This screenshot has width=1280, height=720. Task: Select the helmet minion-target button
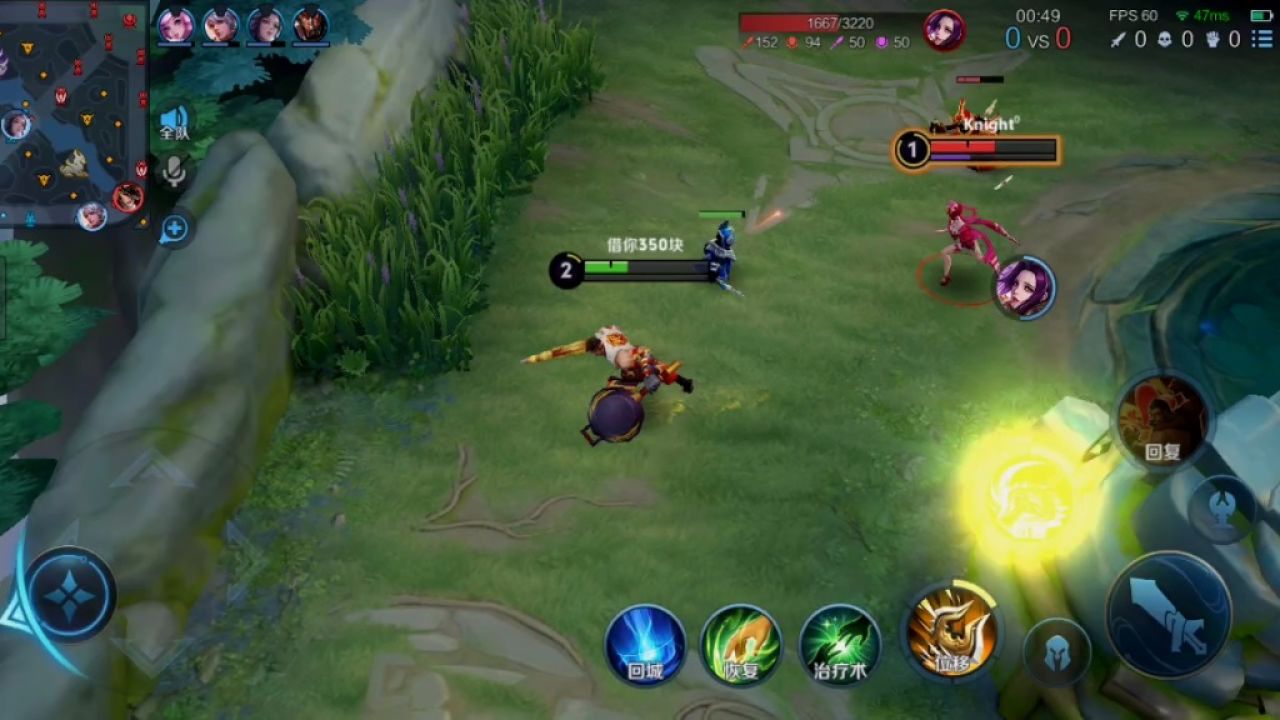tap(1057, 652)
